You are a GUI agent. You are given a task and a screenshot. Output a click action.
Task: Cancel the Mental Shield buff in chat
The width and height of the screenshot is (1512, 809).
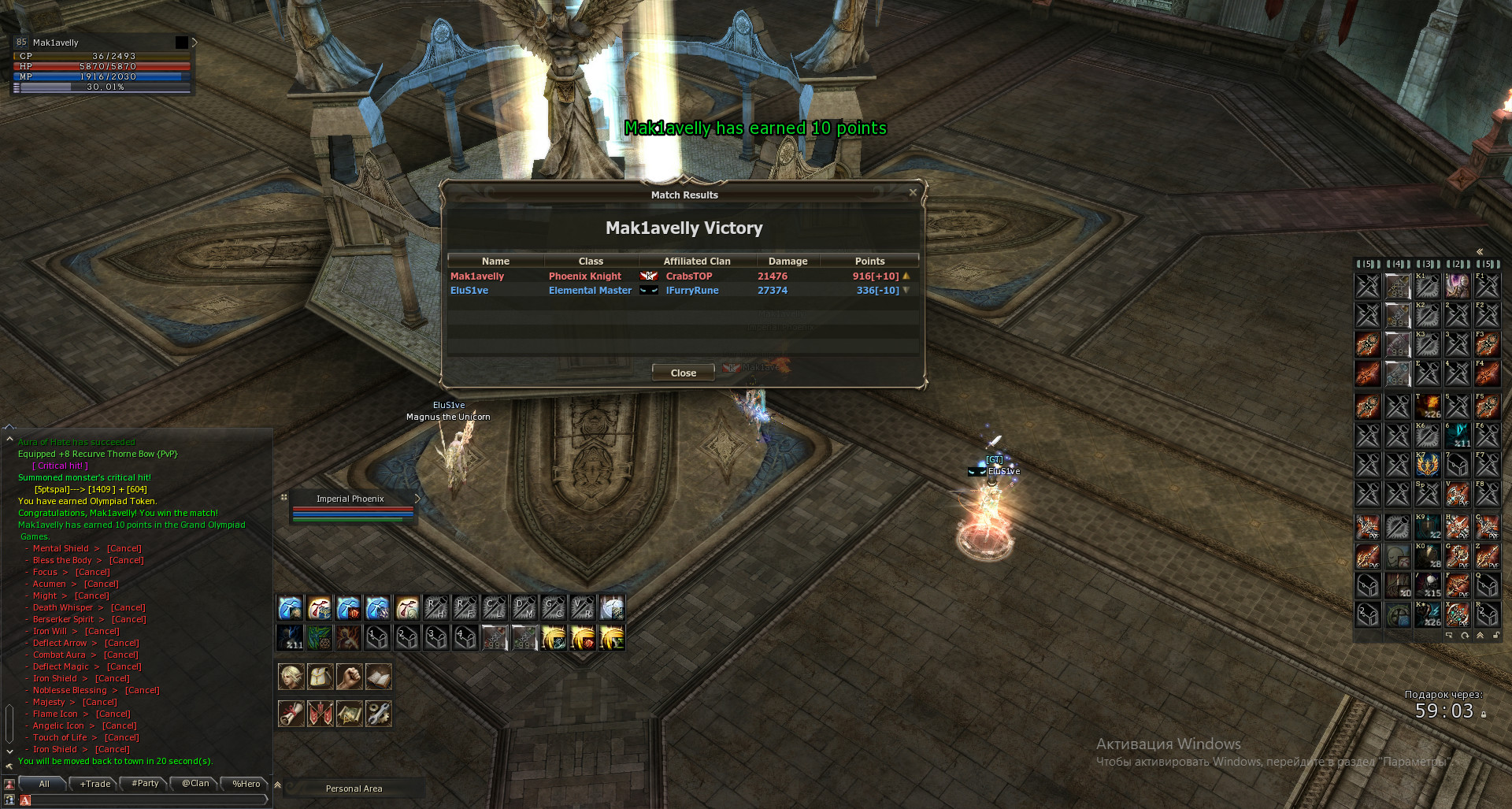click(x=124, y=549)
